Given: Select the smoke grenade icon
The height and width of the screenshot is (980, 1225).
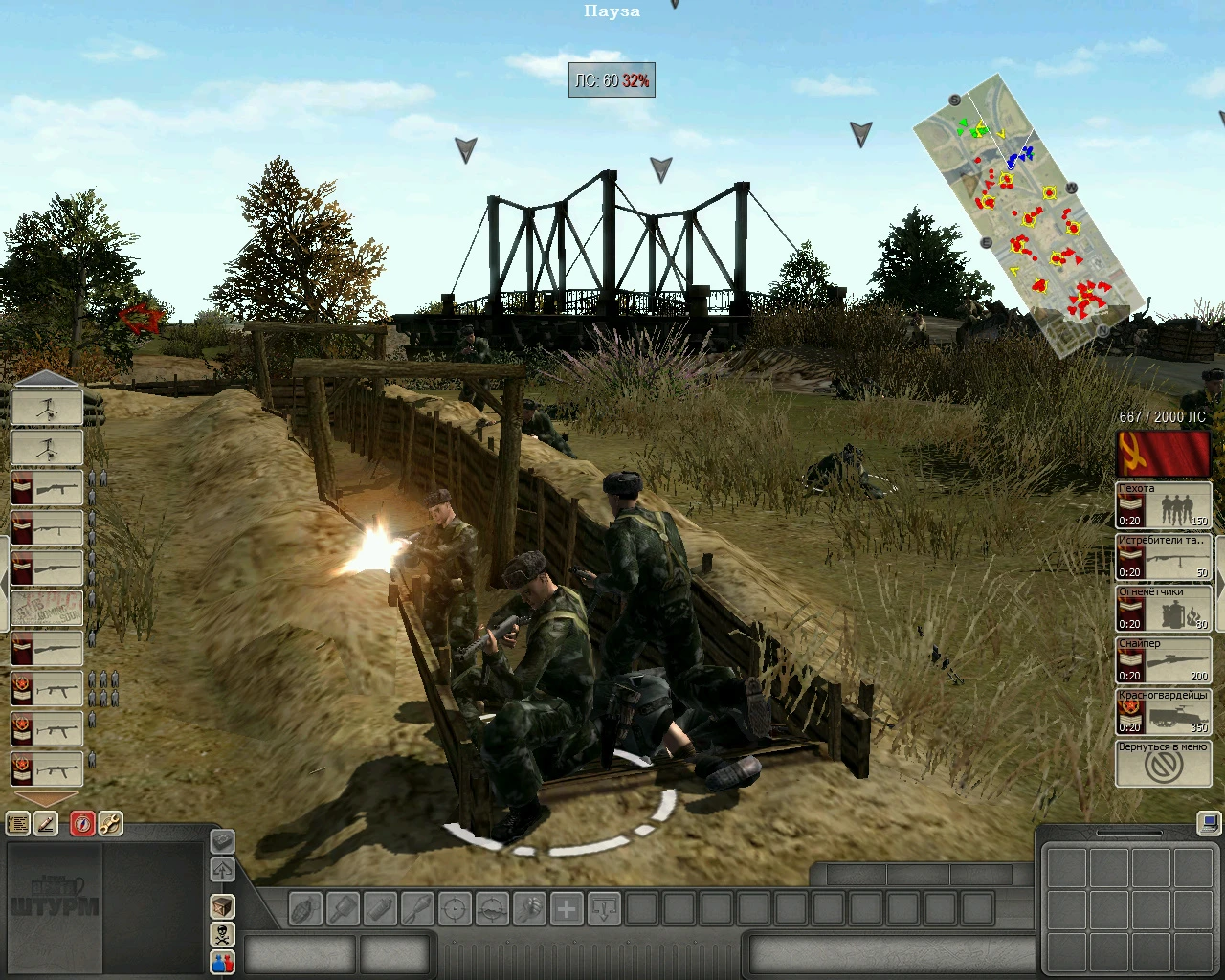Looking at the screenshot, I should (x=380, y=910).
